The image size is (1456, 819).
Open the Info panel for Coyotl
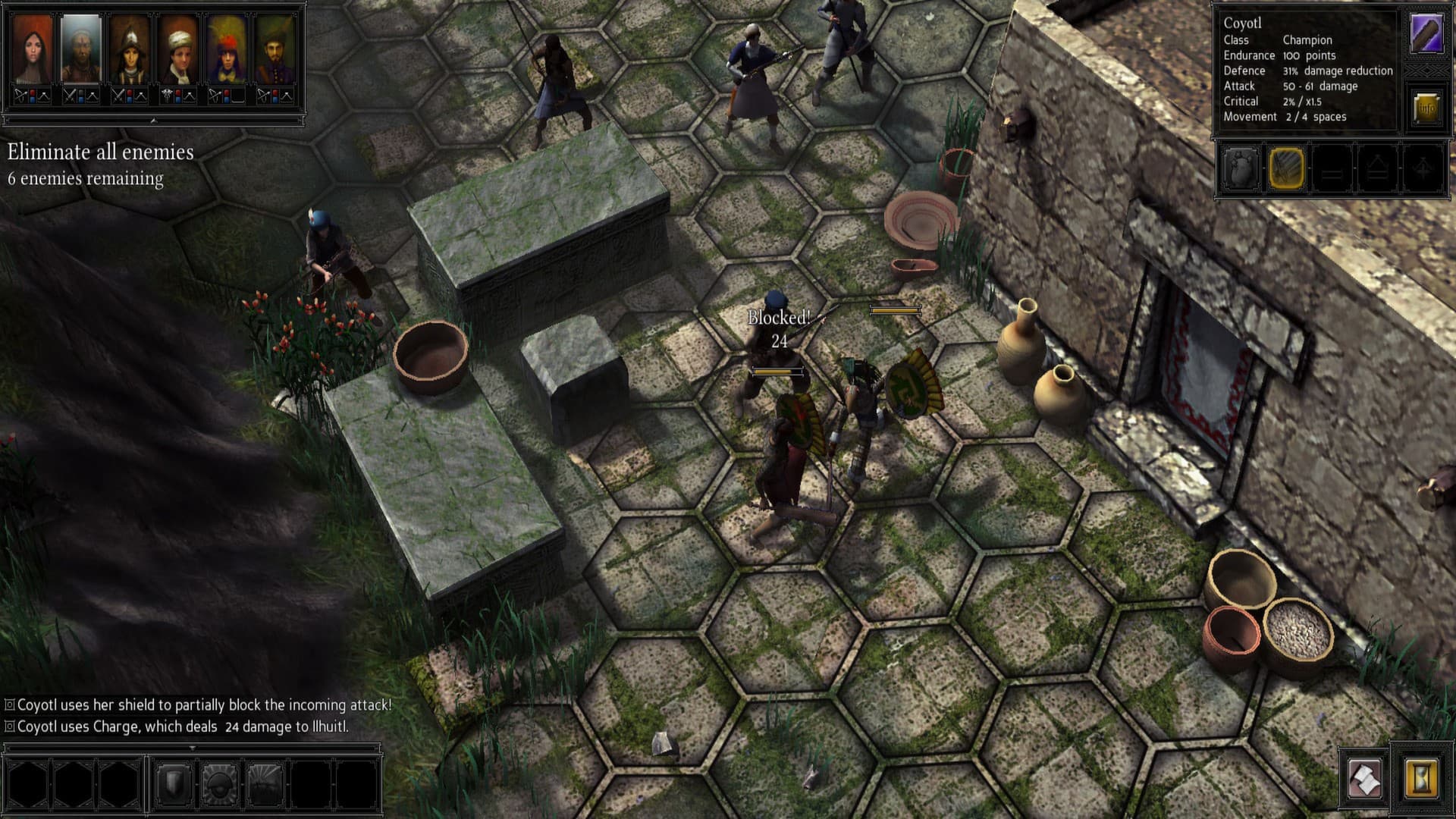click(1425, 107)
